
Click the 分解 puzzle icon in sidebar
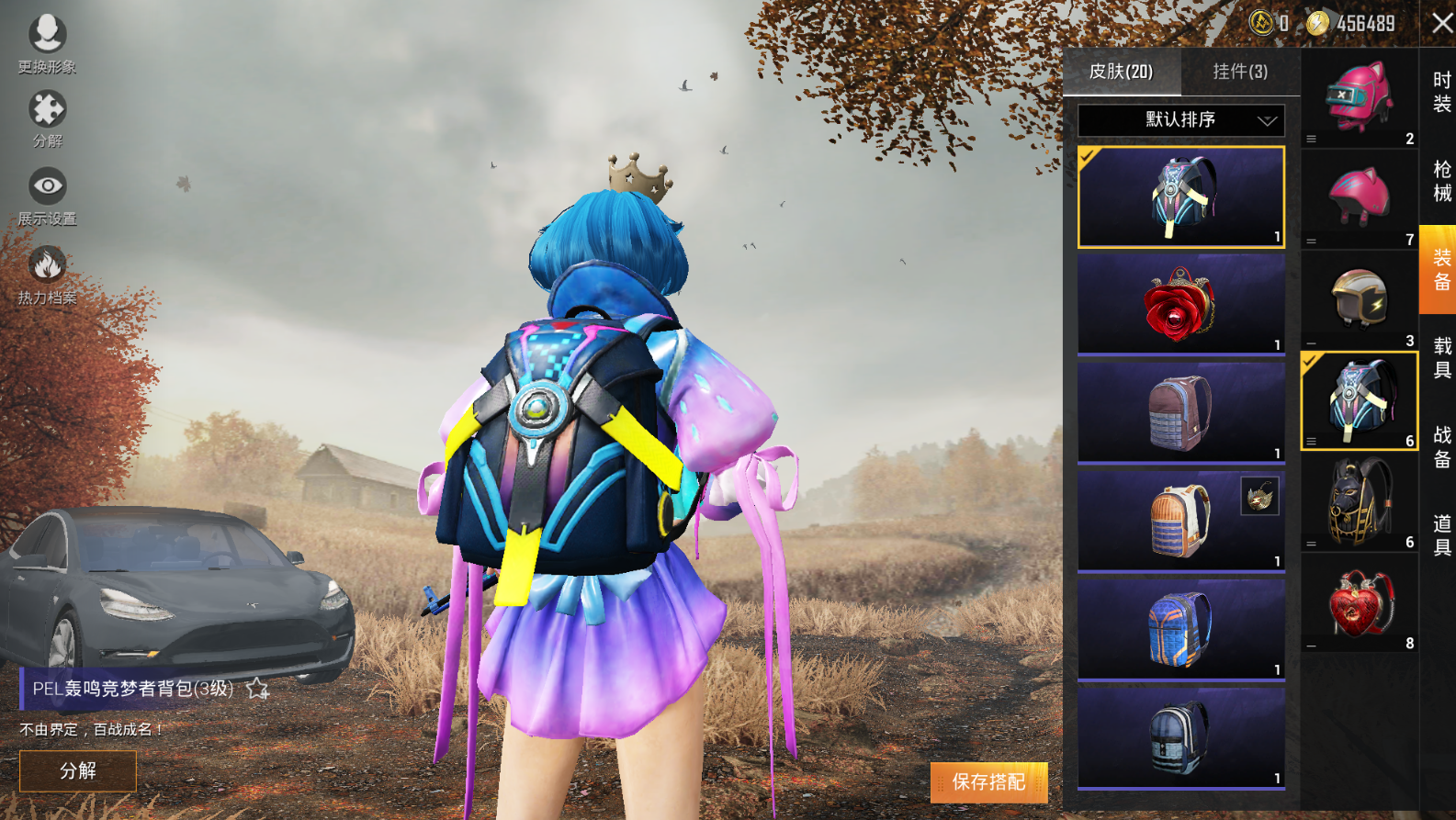pyautogui.click(x=47, y=118)
